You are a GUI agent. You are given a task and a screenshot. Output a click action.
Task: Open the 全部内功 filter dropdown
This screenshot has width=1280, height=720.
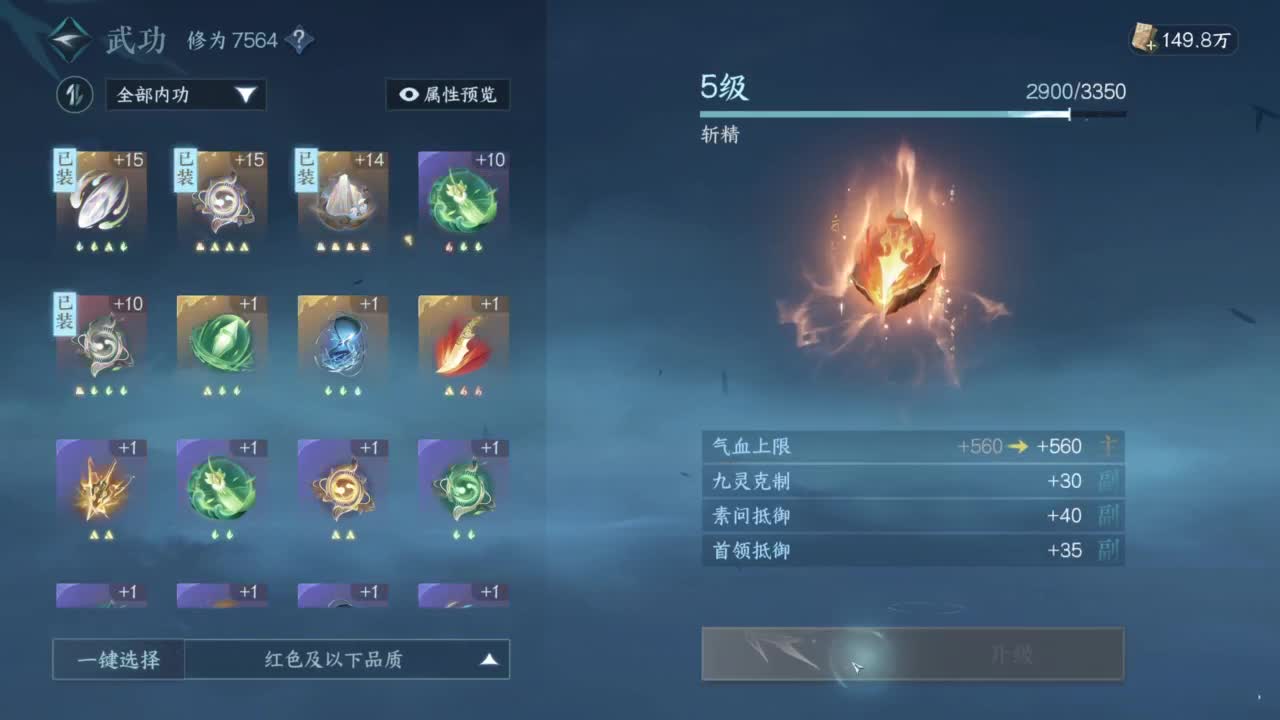(x=185, y=96)
